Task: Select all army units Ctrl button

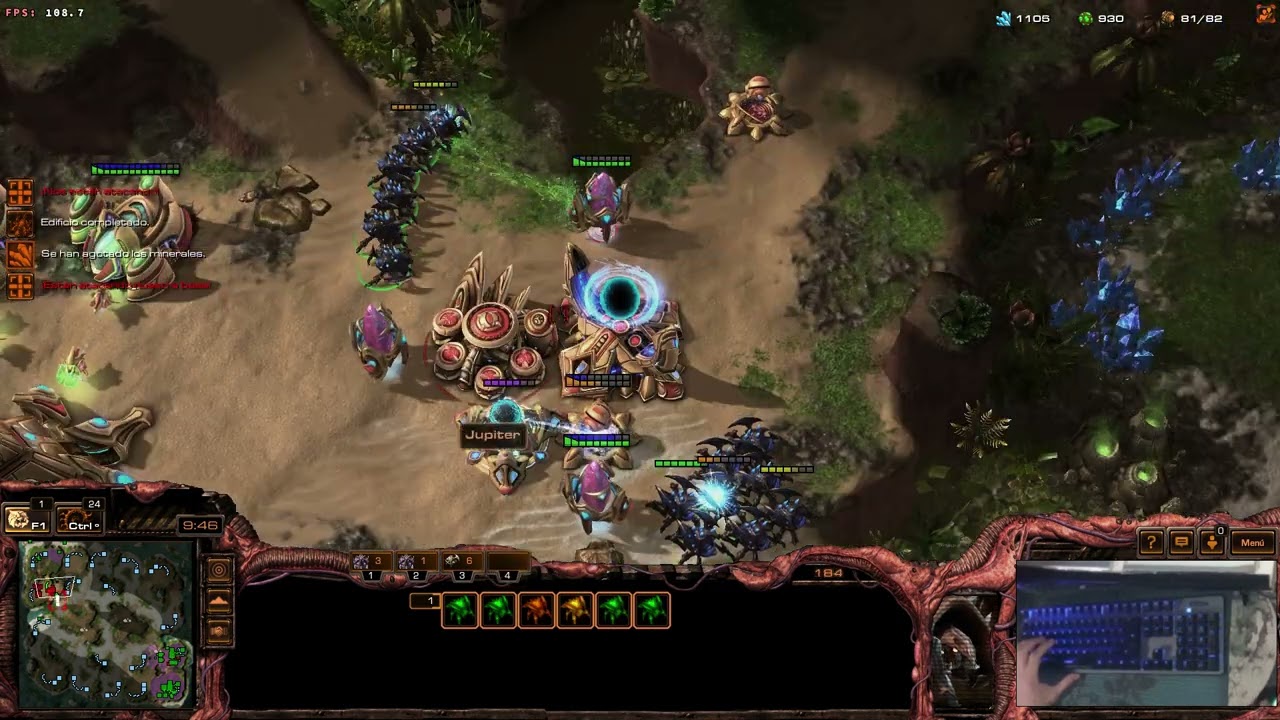Action: [80, 519]
